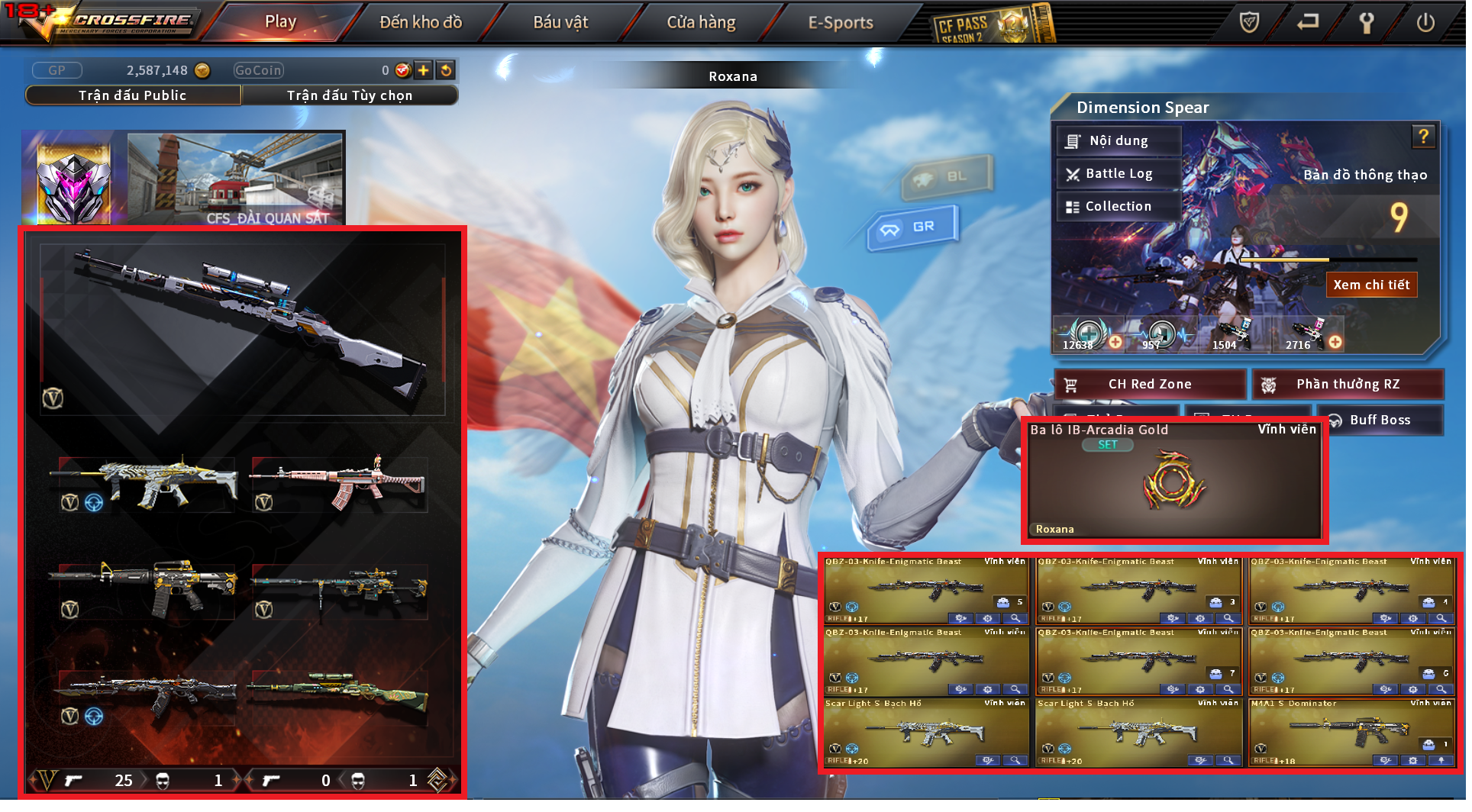Screen dimensions: 1472x812
Task: Switch to Trận đấu Public tab
Action: pos(133,95)
